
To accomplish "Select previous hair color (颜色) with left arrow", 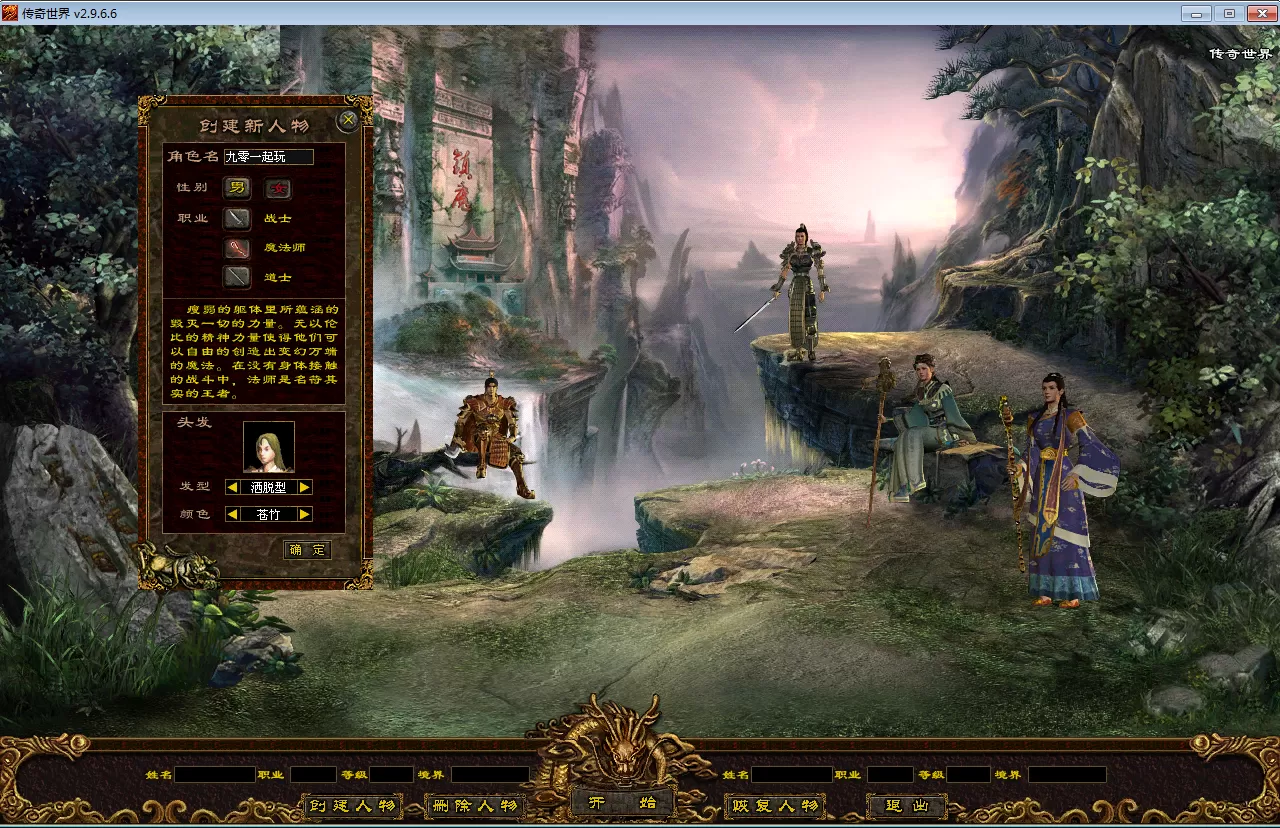I will pyautogui.click(x=232, y=514).
